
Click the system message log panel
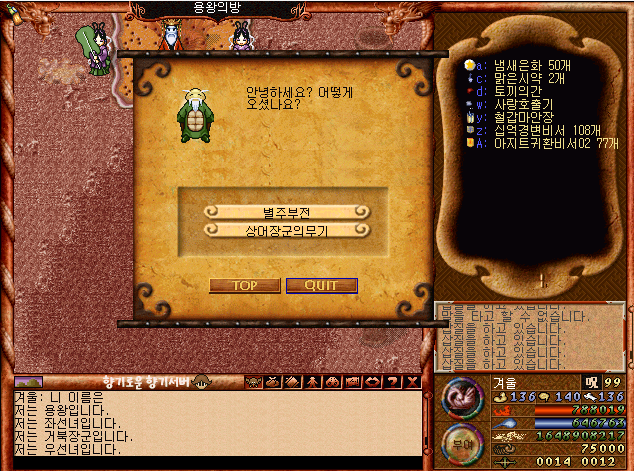[530, 336]
